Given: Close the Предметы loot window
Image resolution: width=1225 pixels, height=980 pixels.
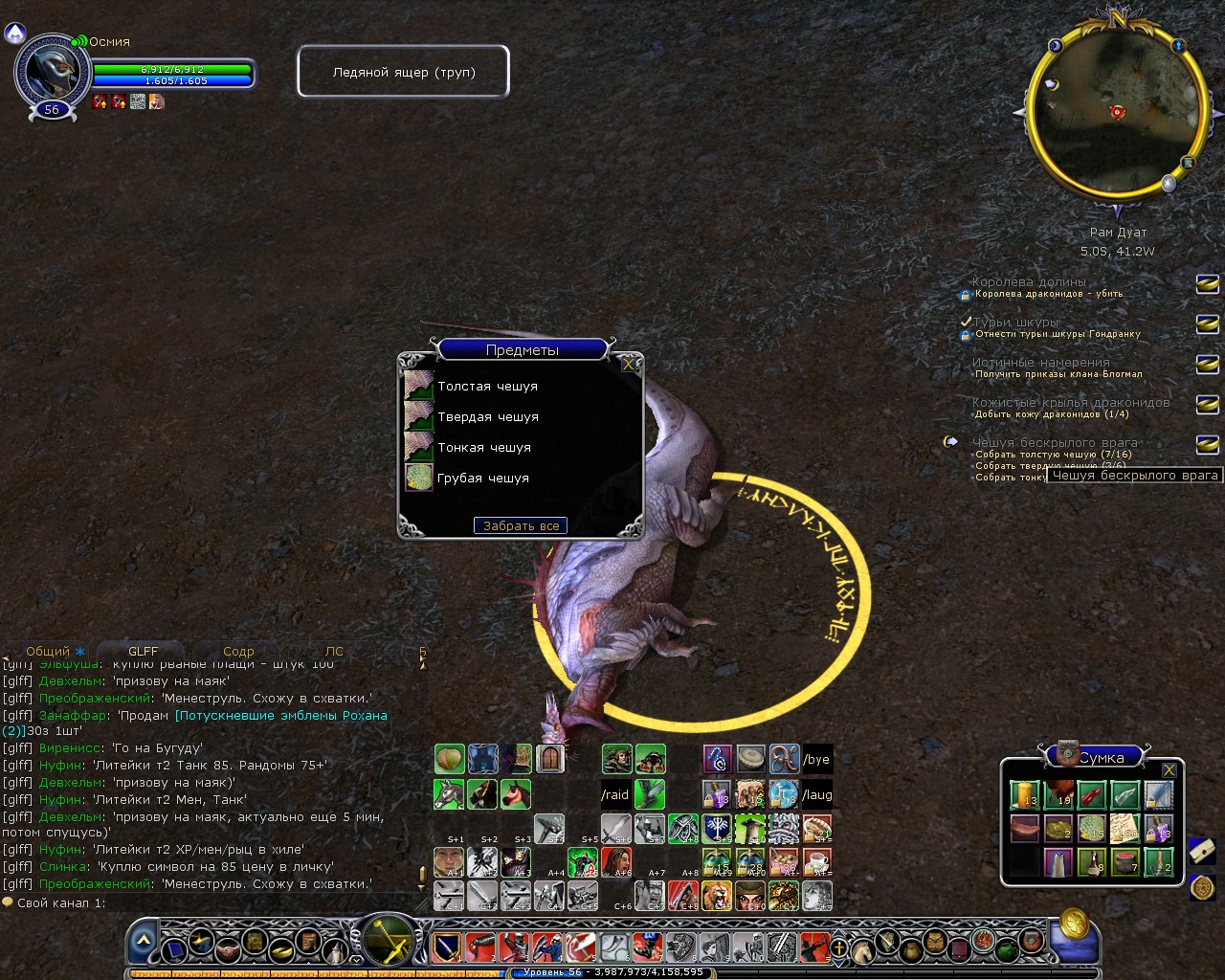Looking at the screenshot, I should click(628, 365).
